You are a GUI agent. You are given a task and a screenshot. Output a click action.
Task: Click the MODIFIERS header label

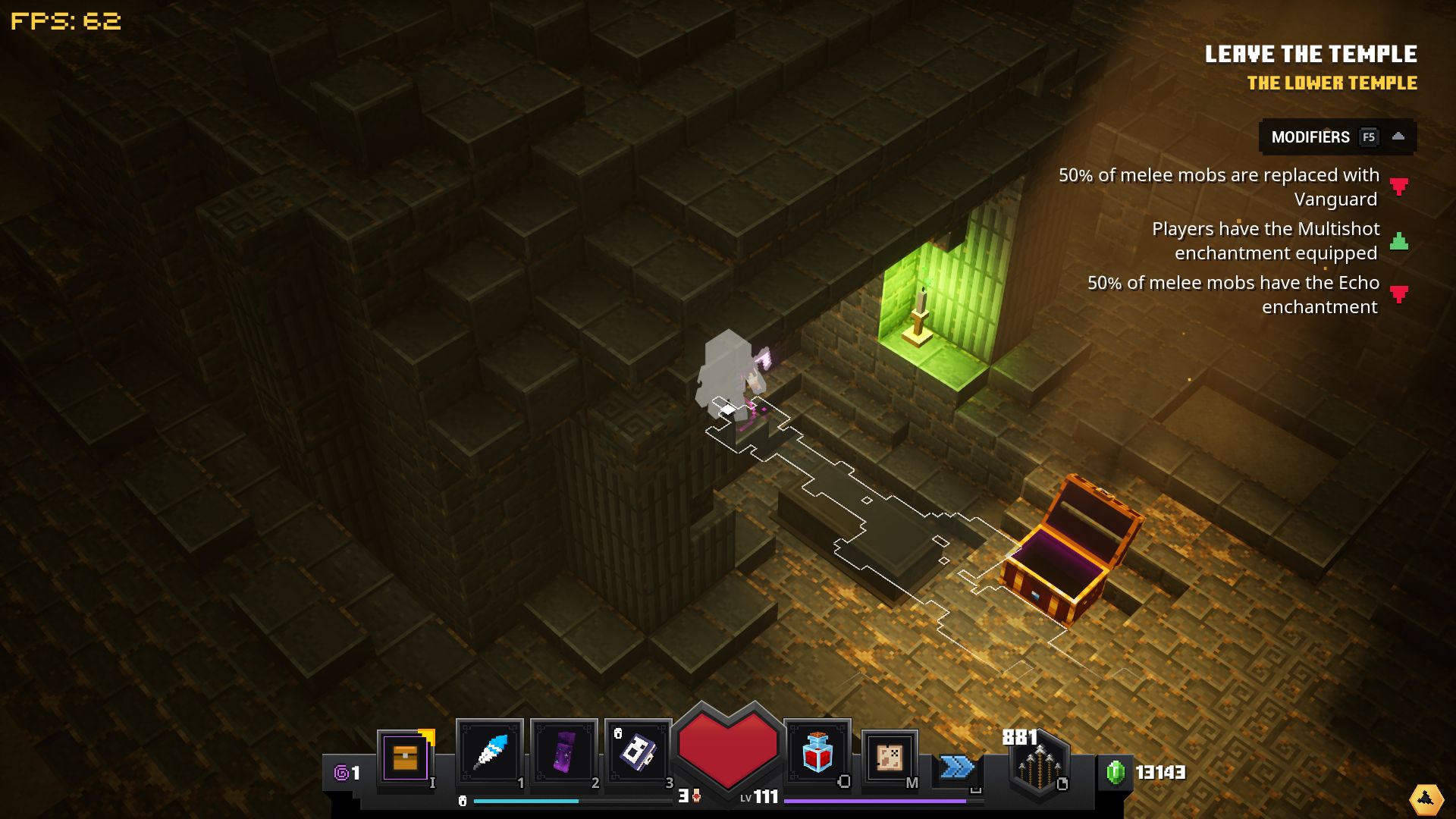[x=1309, y=137]
